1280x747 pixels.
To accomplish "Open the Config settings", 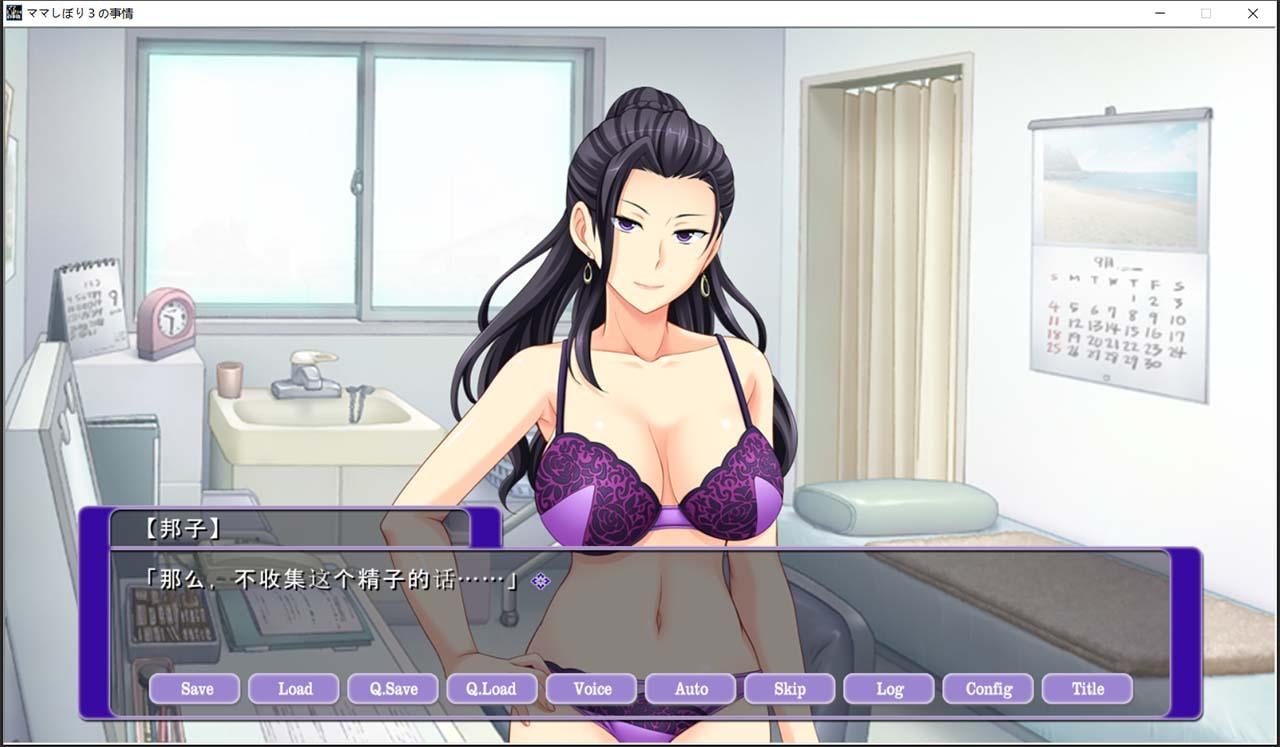I will (x=988, y=689).
